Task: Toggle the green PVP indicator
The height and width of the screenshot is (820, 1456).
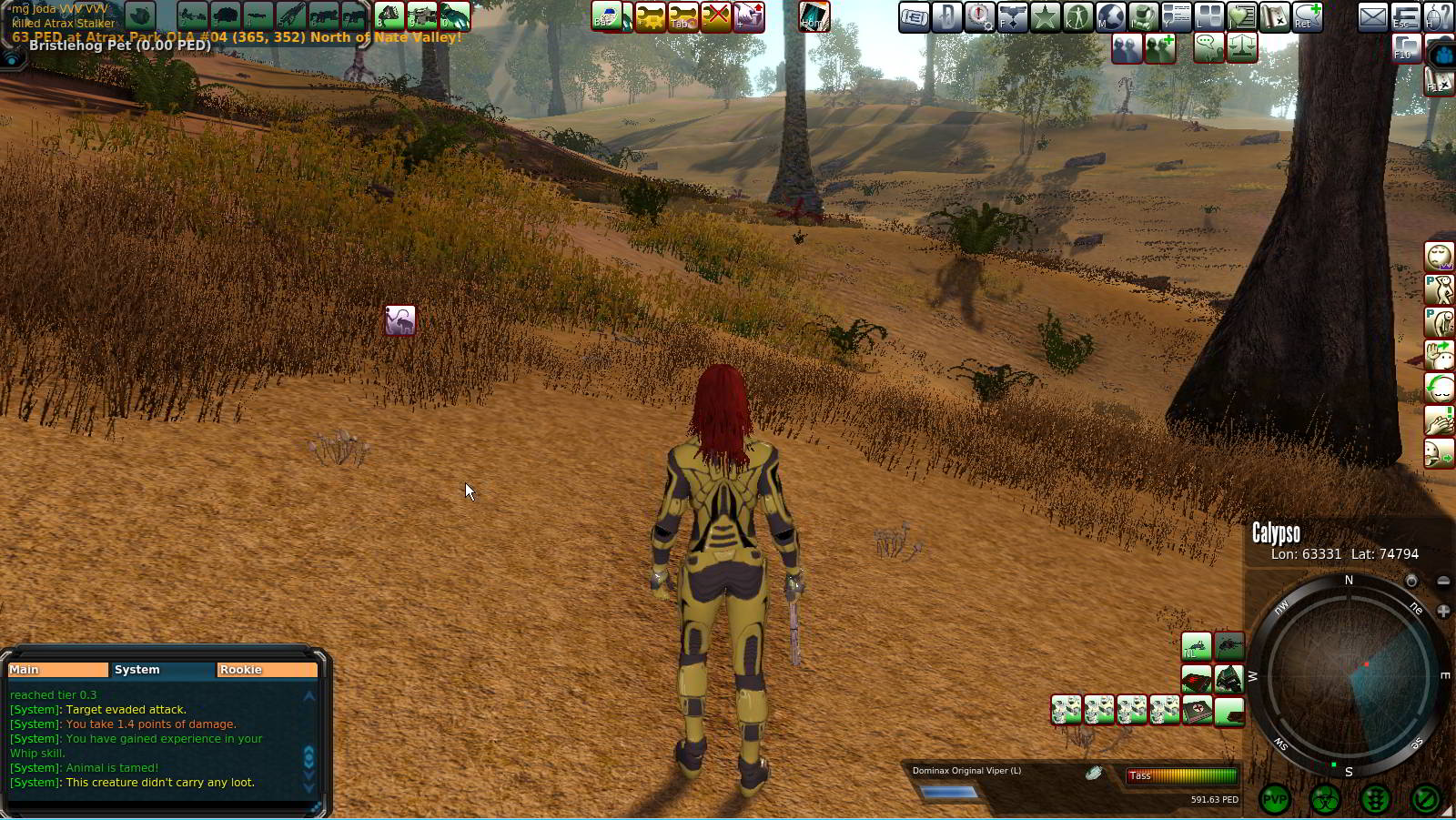Action: (x=1275, y=800)
